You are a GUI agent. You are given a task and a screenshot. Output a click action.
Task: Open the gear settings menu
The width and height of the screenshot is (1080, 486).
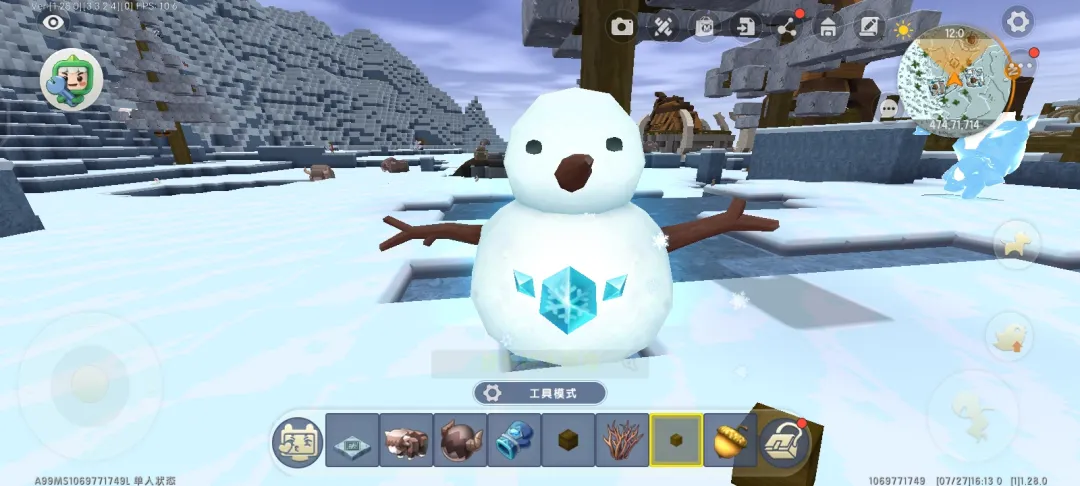point(1018,21)
